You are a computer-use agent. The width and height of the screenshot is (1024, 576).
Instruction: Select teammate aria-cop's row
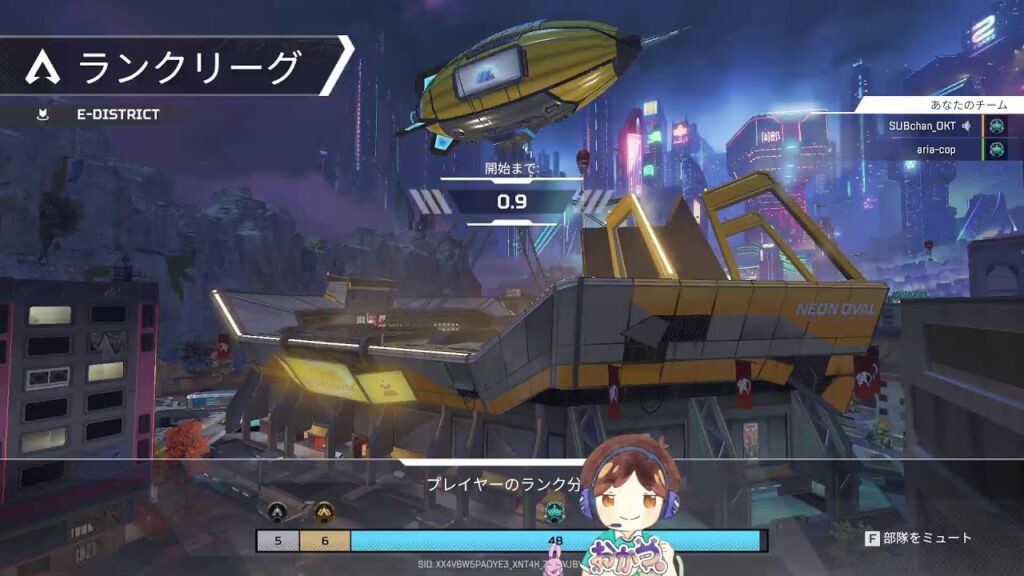(937, 149)
